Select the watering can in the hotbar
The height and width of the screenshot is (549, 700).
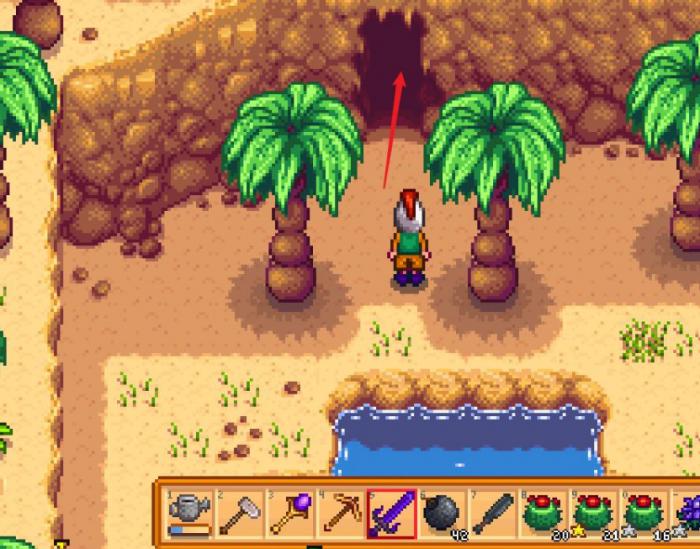(189, 514)
